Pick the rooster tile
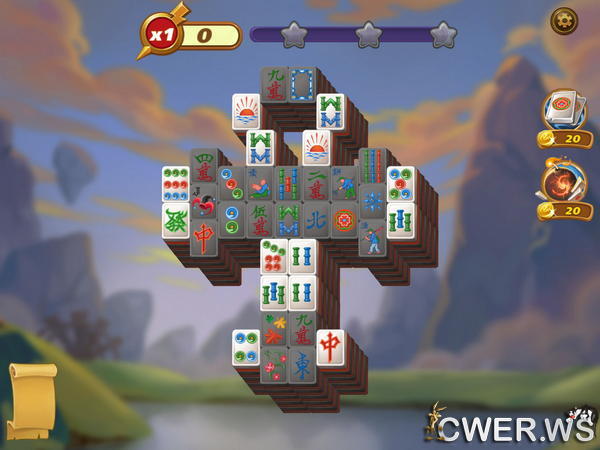 204,205
